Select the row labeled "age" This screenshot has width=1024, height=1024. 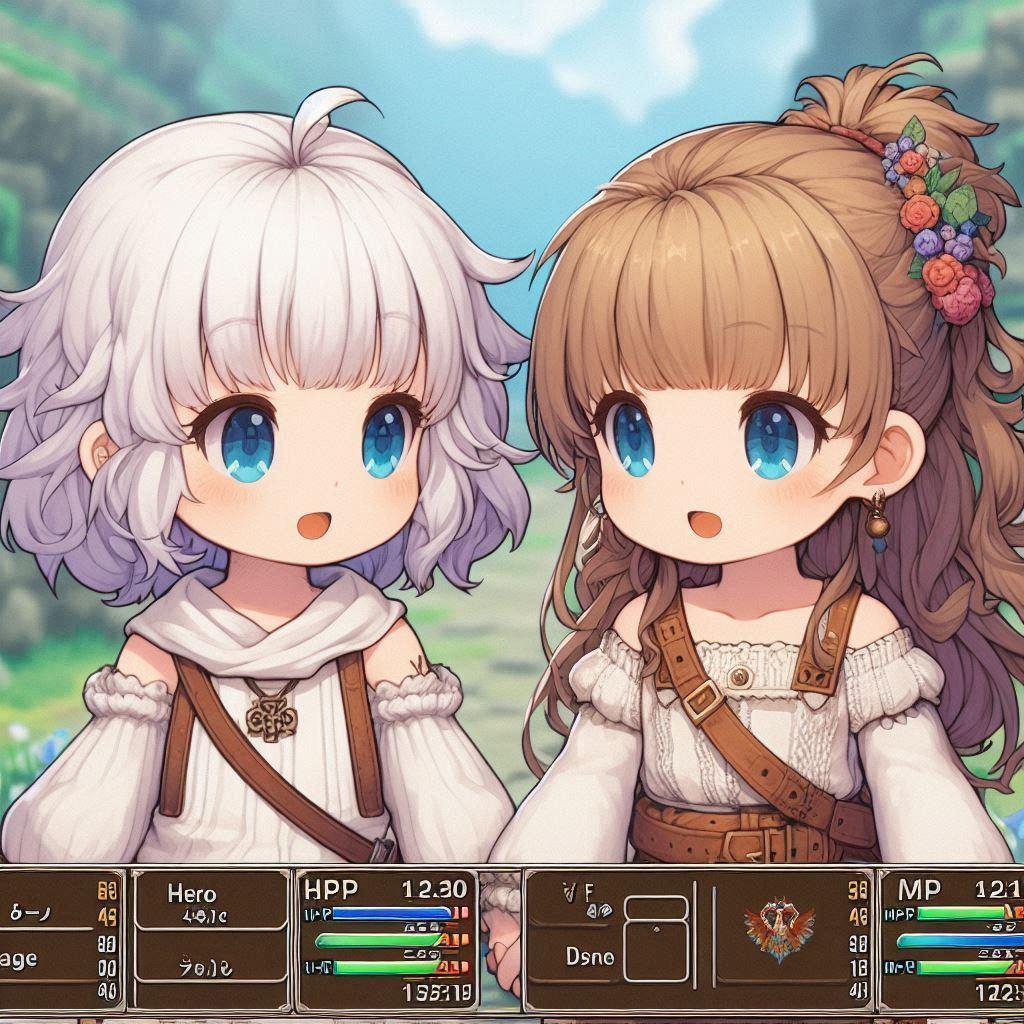click(x=20, y=958)
